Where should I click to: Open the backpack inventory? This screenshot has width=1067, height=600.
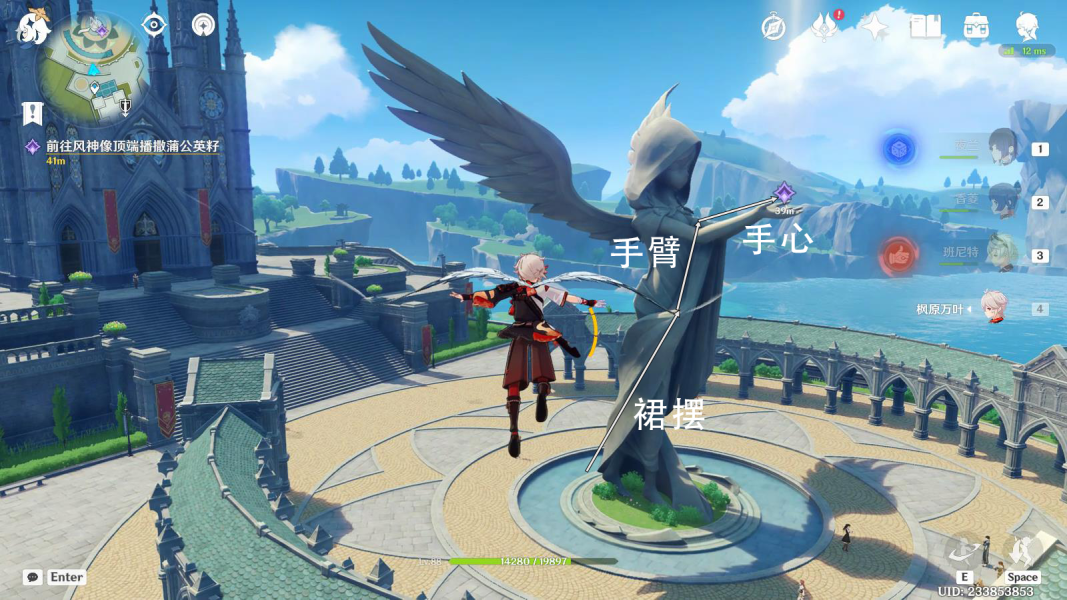[x=976, y=27]
